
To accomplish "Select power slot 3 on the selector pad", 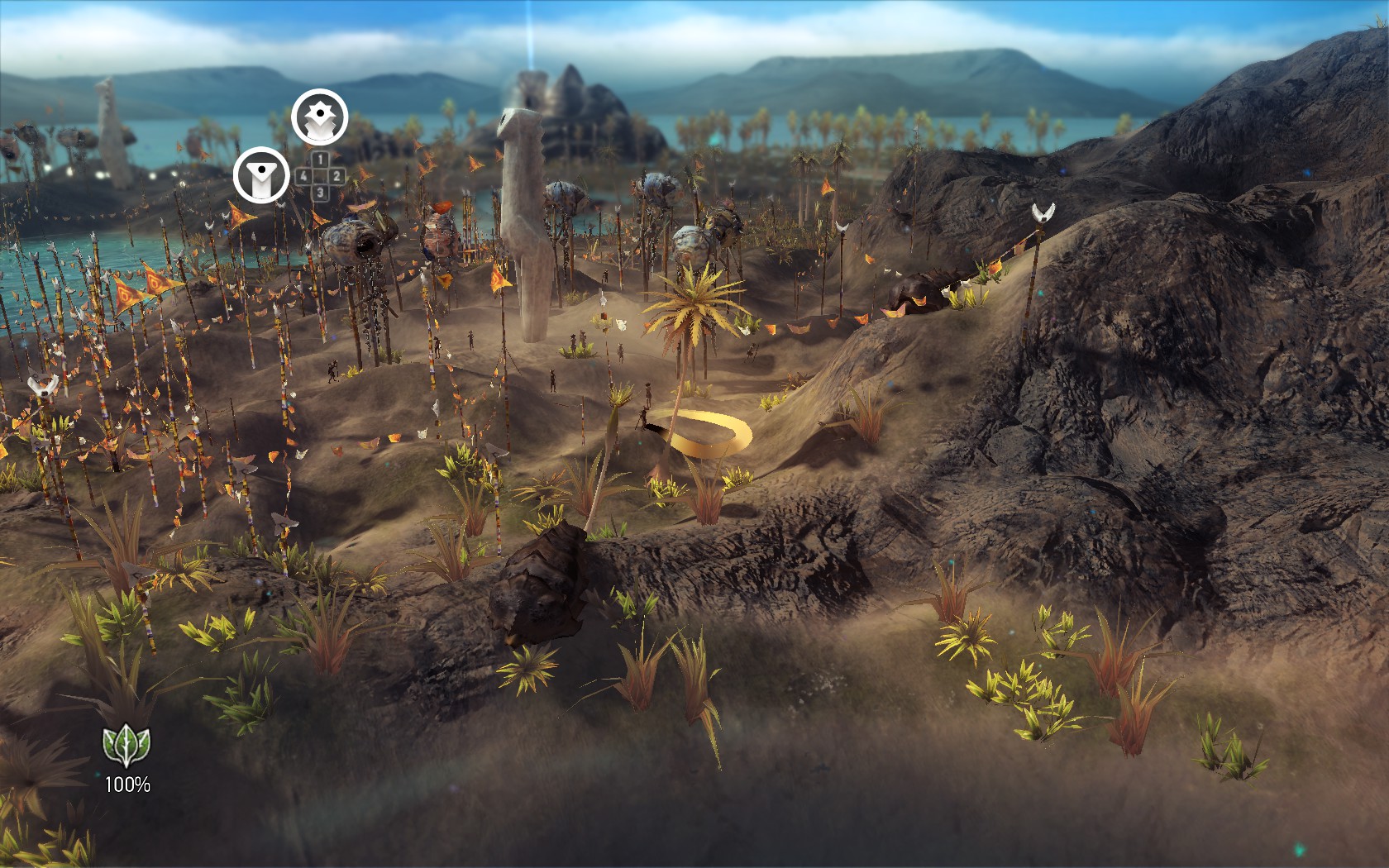I will 322,193.
